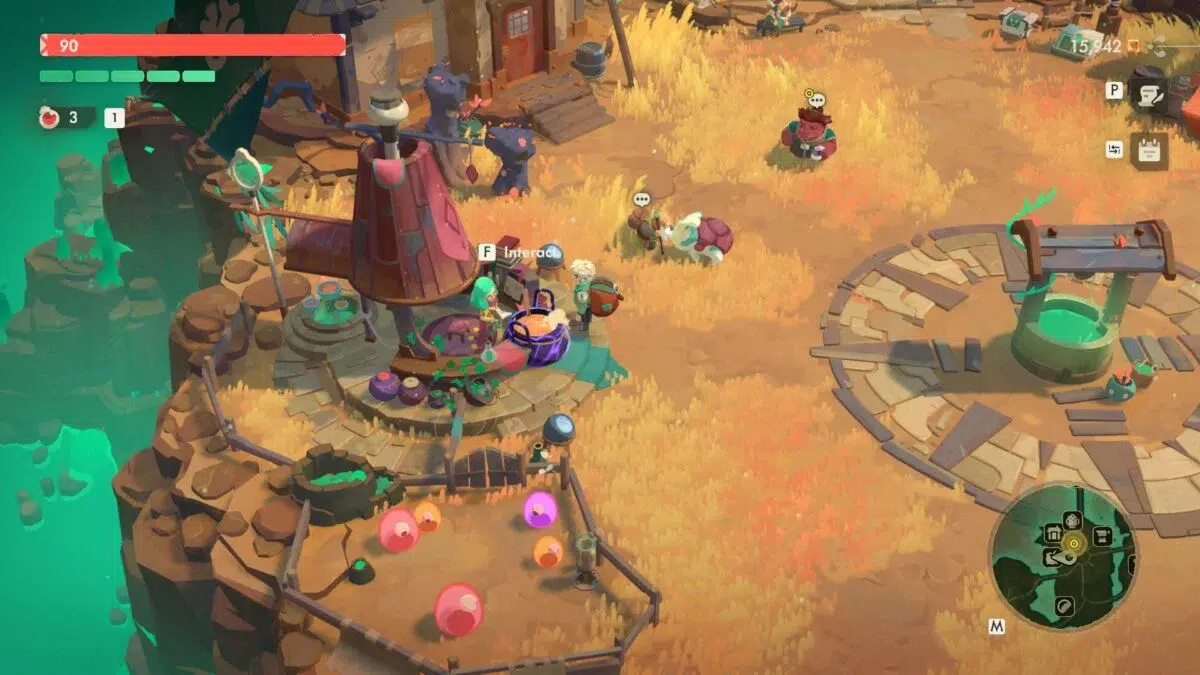Open the calendar icon
The height and width of the screenshot is (675, 1200).
1149,151
